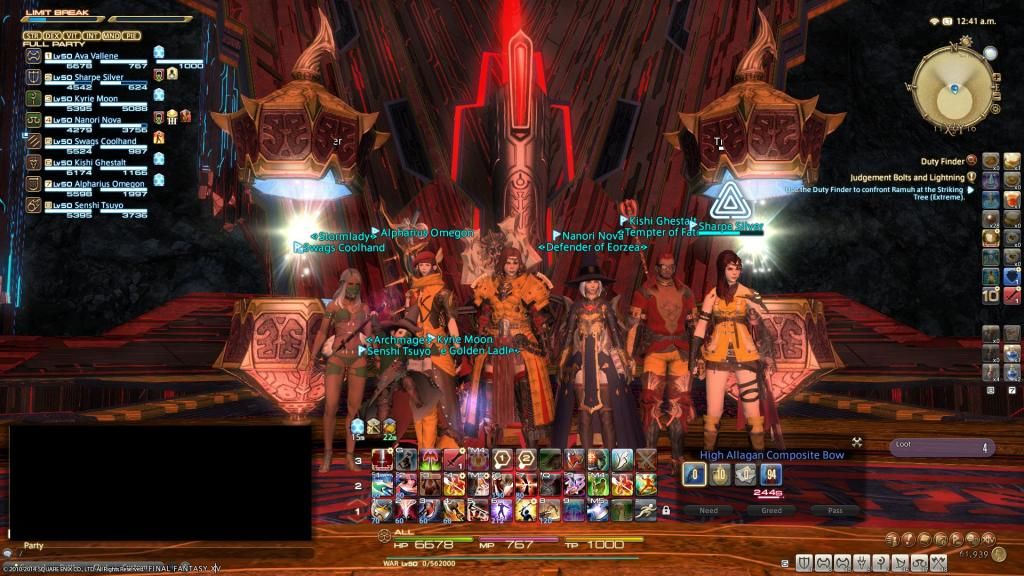Activate the hotbar action marked with a 2
Screen dimensions: 1024x576
(x=527, y=459)
